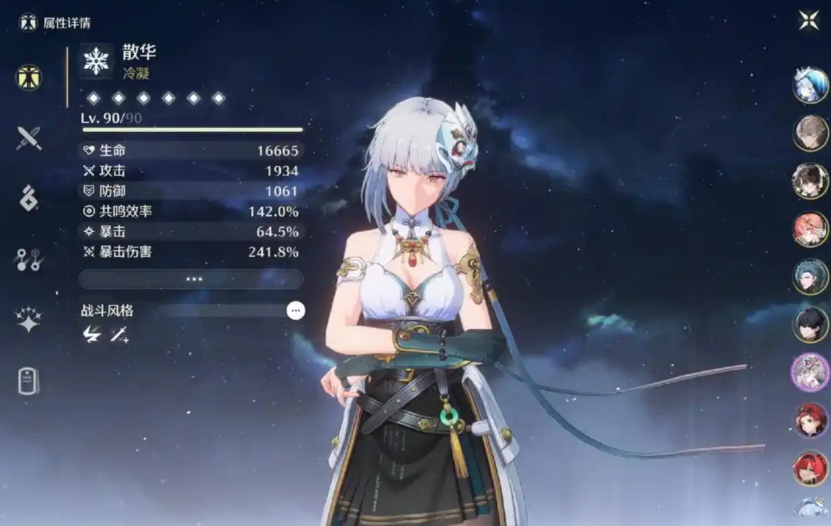Expand the full stat list with the wide ellipsis bar
This screenshot has width=831, height=526.
pyautogui.click(x=191, y=279)
